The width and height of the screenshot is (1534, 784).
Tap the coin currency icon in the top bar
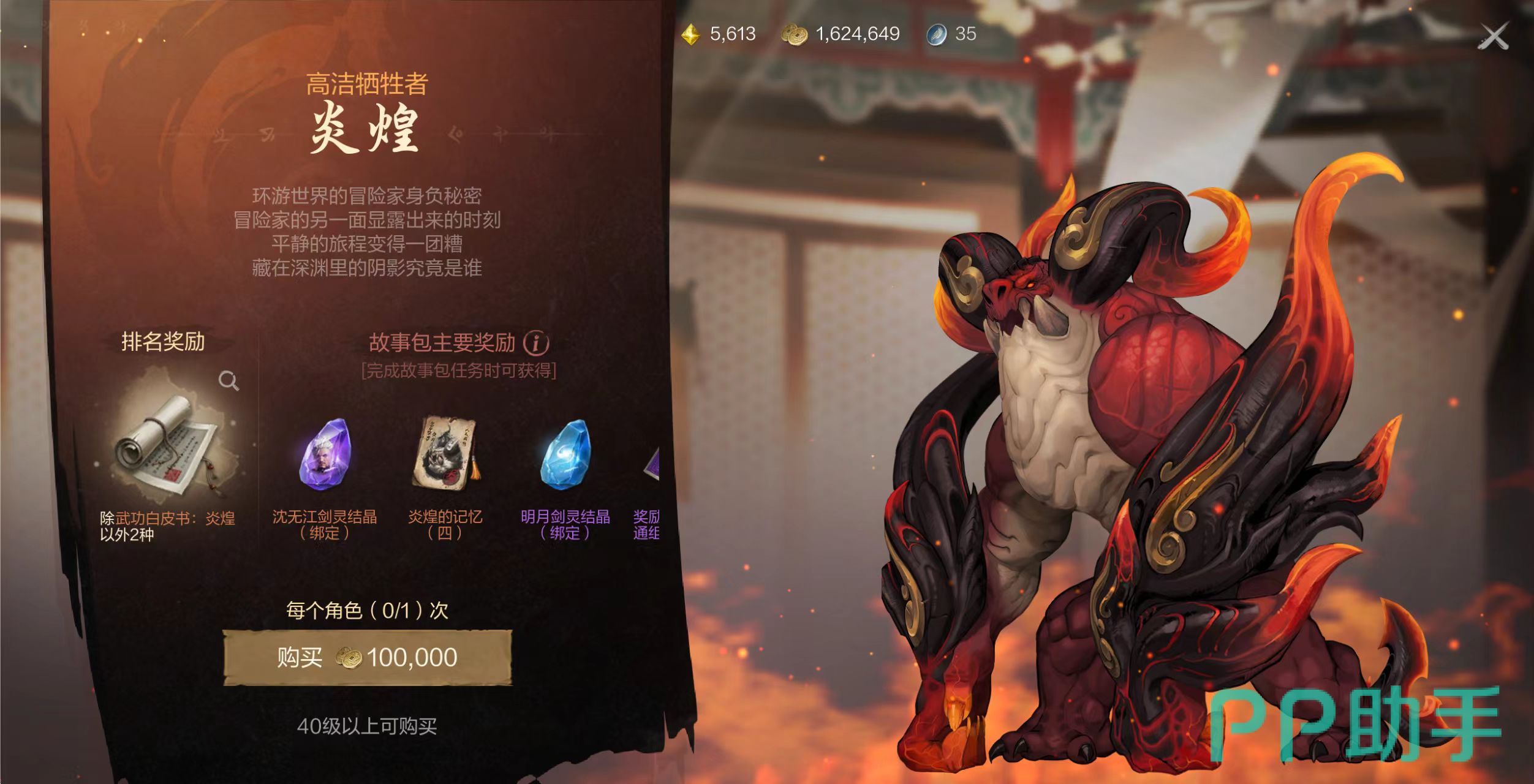coord(794,34)
